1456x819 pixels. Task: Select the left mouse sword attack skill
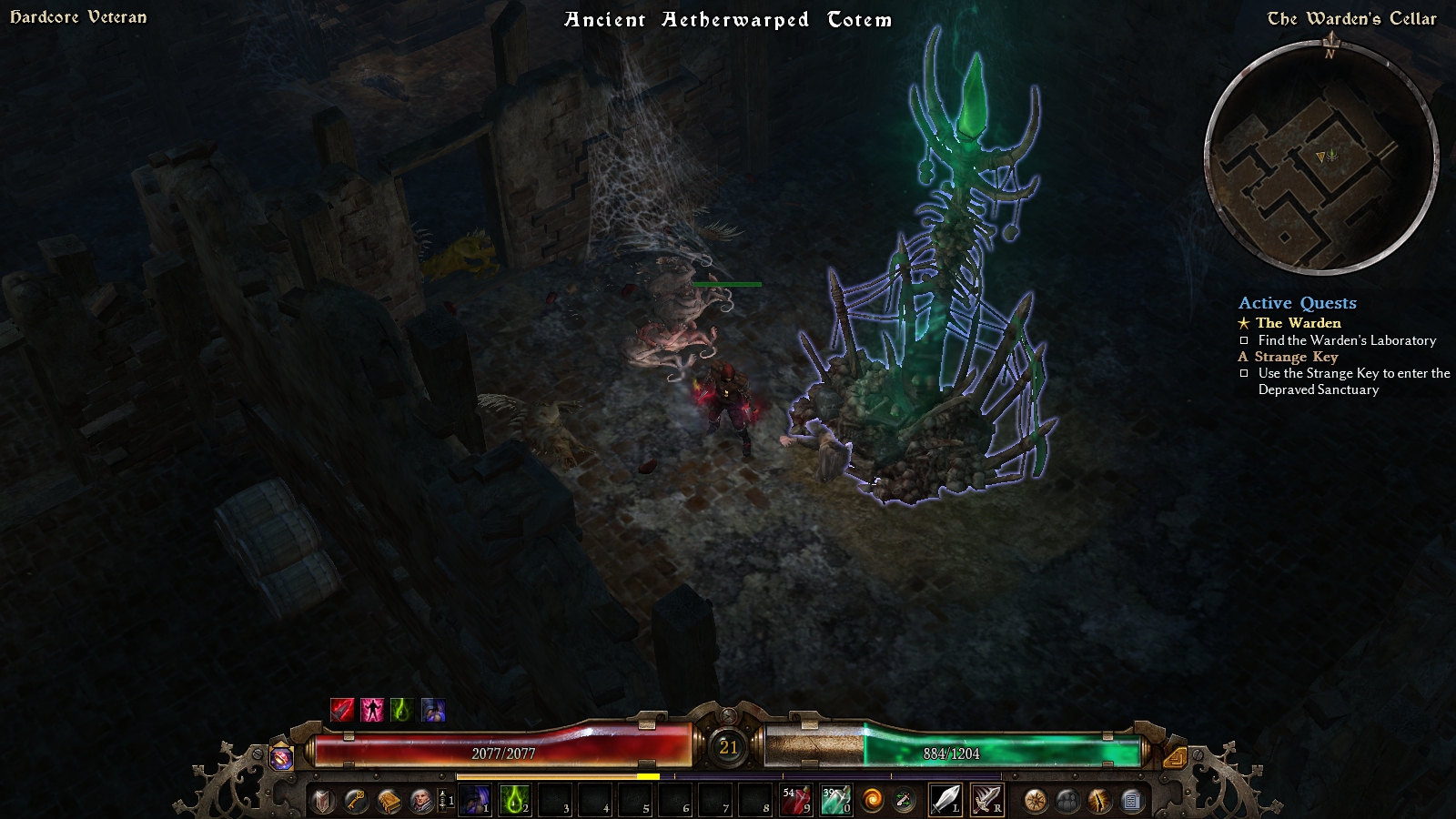945,801
